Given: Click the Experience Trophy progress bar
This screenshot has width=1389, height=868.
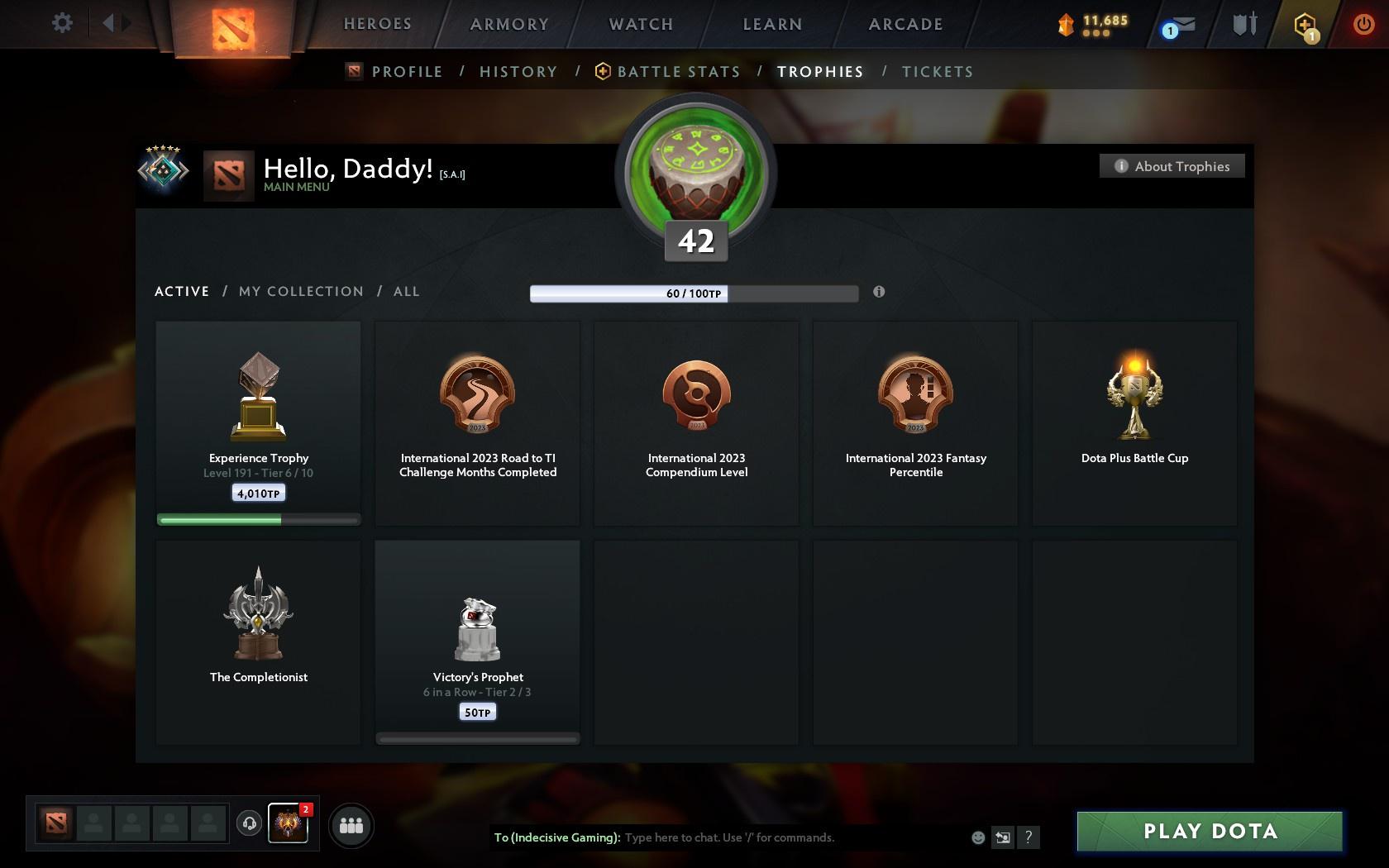Looking at the screenshot, I should (x=258, y=519).
